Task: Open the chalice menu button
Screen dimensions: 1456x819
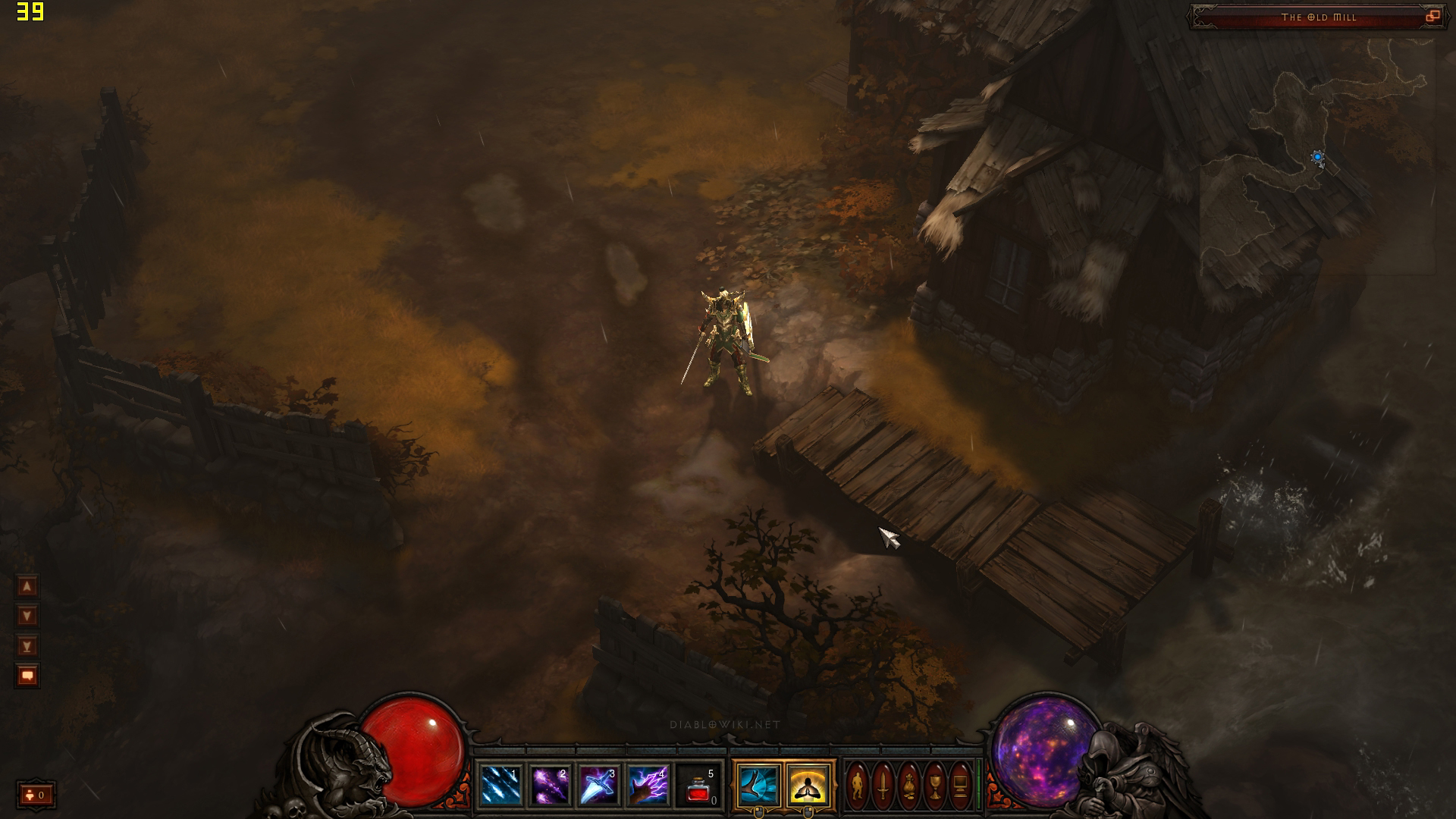Action: (x=934, y=786)
